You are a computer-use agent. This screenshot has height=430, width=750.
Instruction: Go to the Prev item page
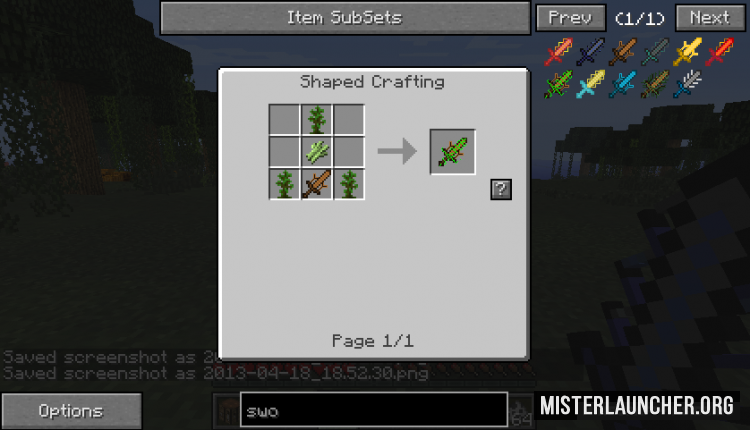[570, 18]
